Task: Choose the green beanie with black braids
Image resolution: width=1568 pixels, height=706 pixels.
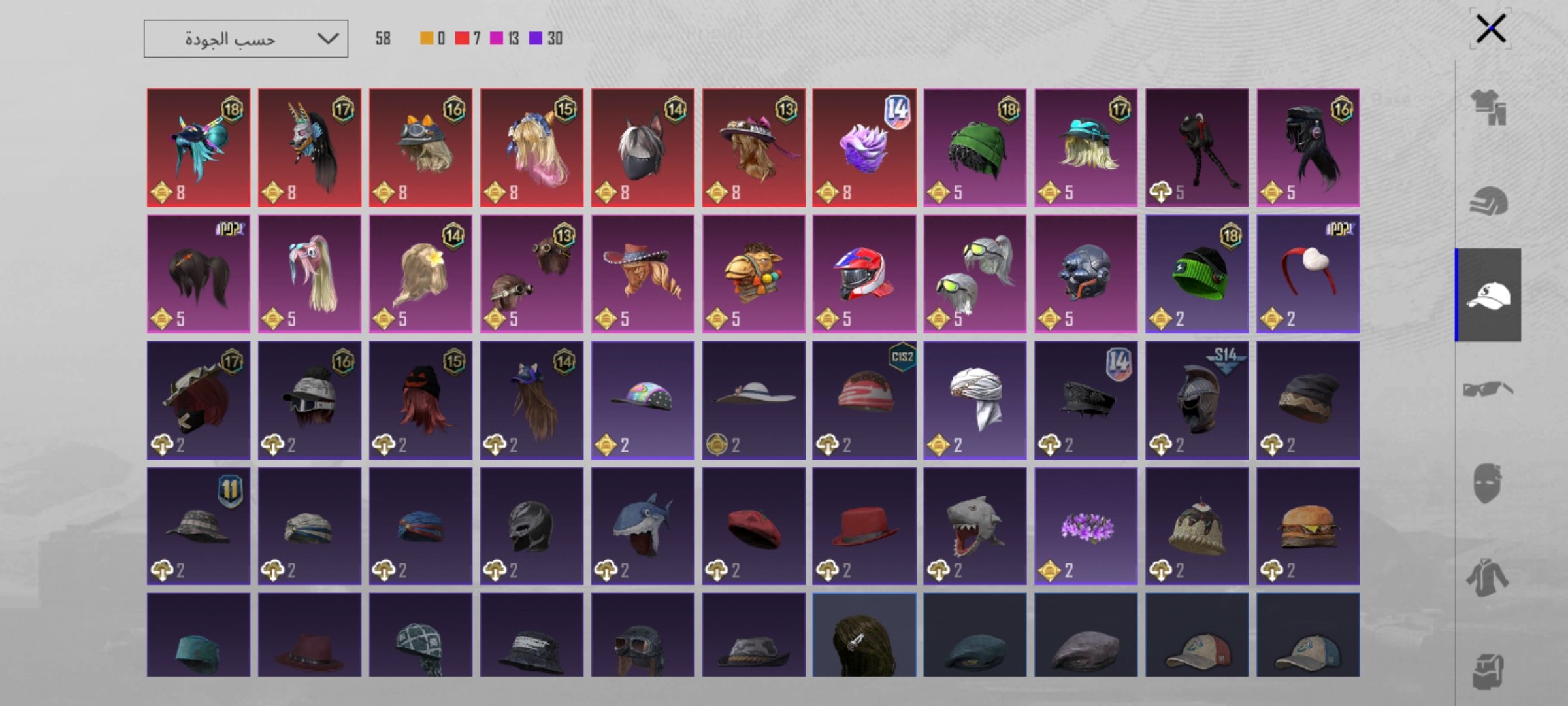Action: 975,148
